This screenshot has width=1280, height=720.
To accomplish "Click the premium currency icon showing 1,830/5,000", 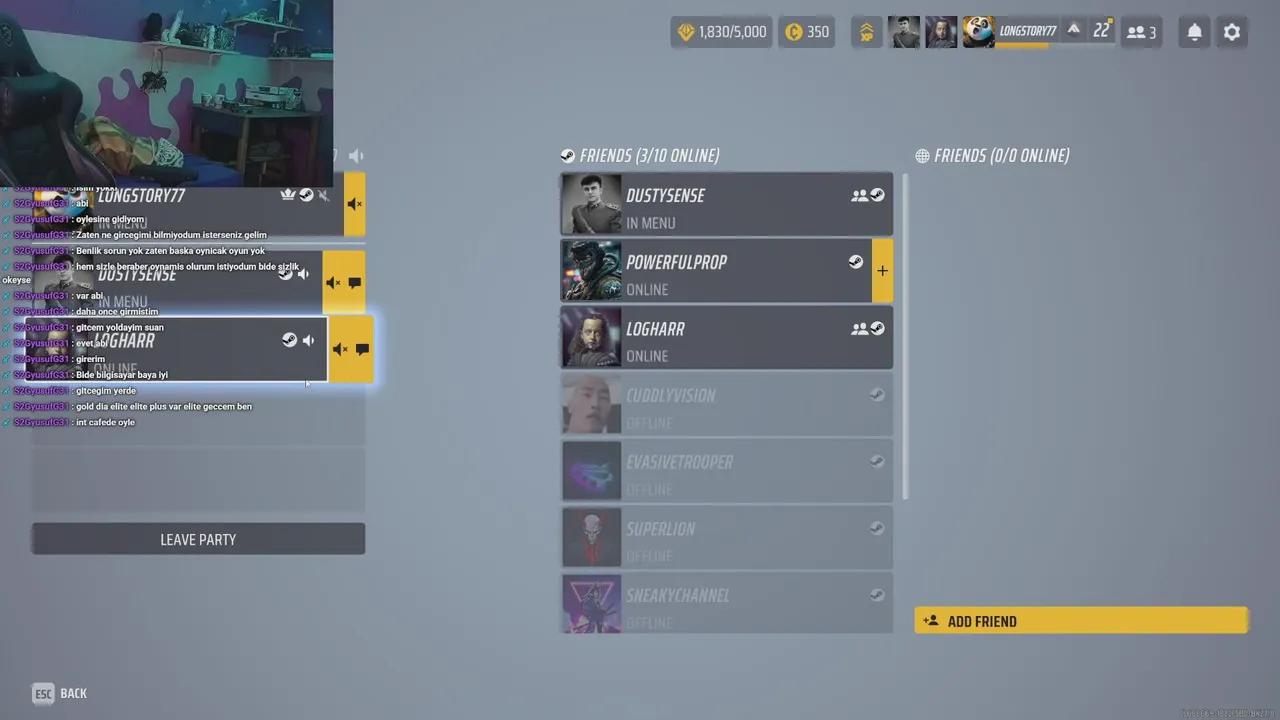I will tap(686, 31).
